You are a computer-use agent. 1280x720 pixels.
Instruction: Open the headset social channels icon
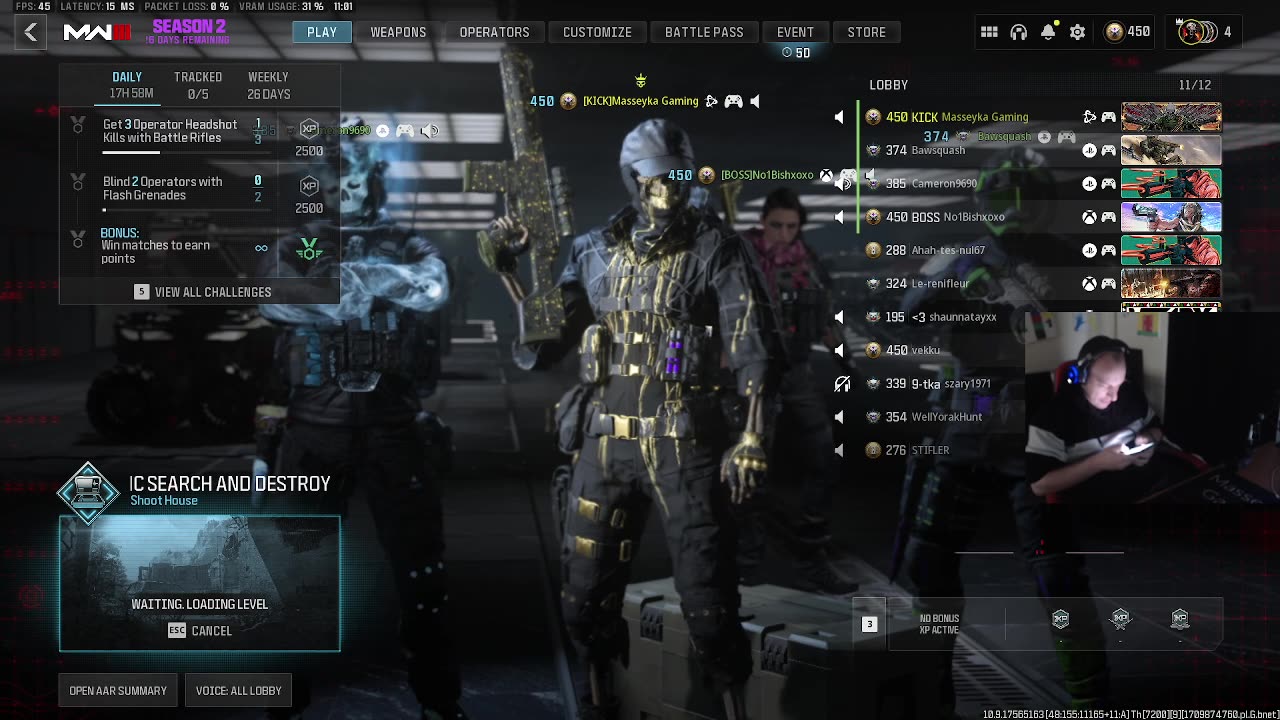tap(1019, 32)
